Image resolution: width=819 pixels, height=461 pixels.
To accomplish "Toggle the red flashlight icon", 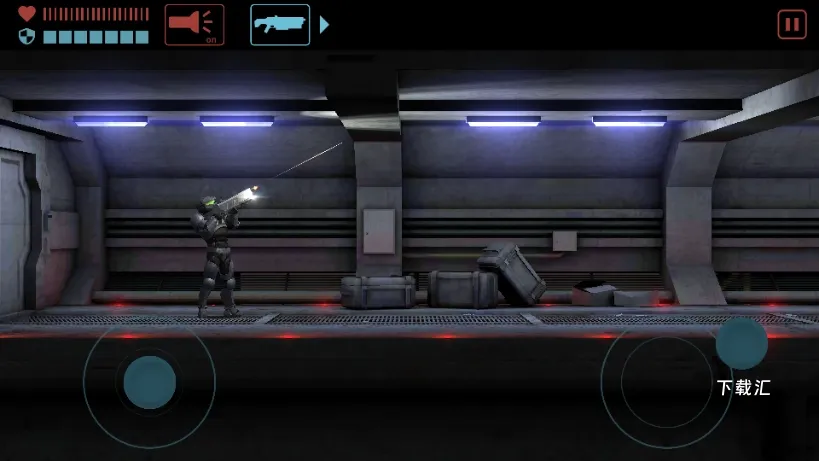I will [194, 25].
